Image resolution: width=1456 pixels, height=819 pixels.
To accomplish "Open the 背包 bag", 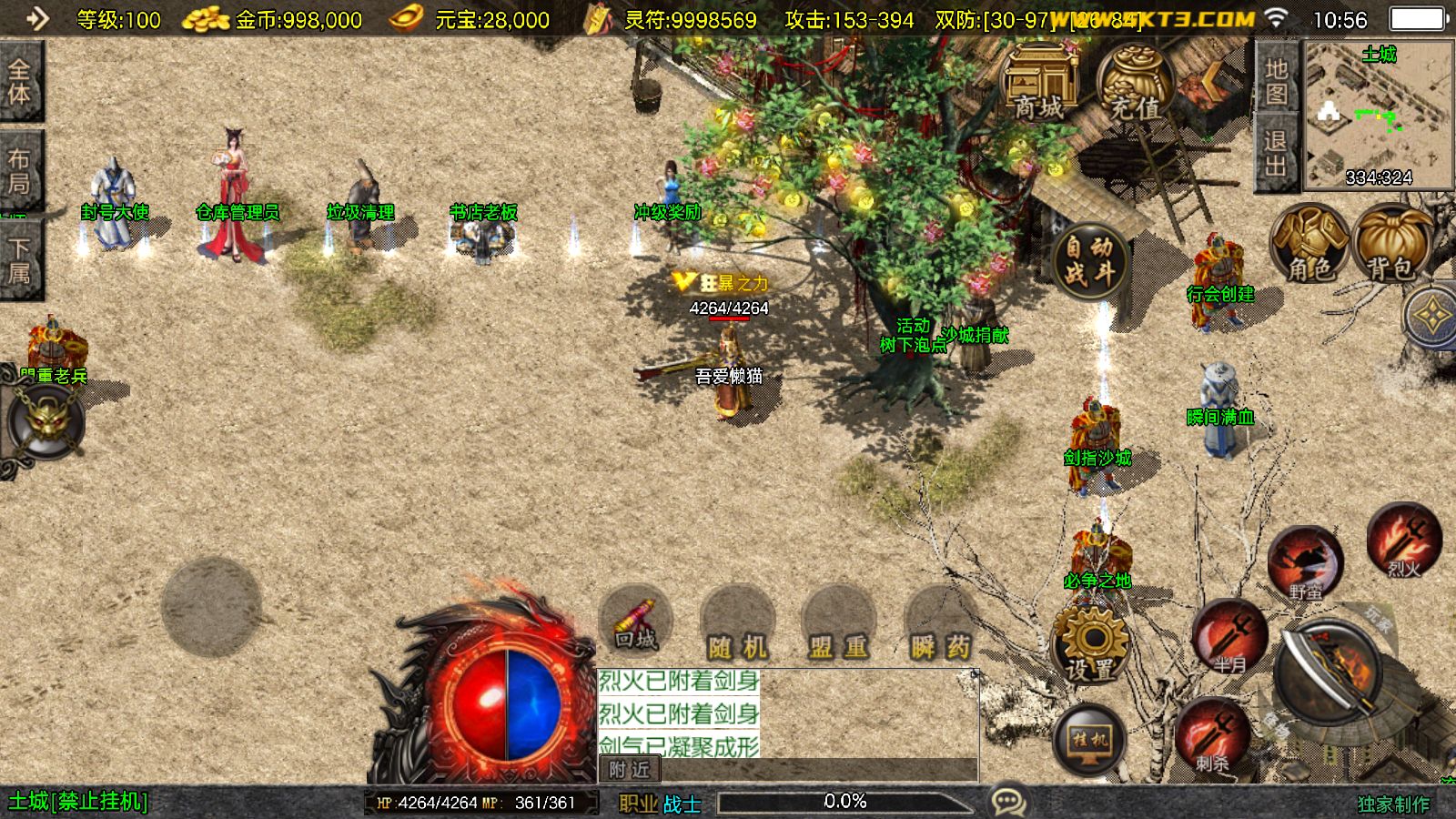I will (x=1391, y=244).
